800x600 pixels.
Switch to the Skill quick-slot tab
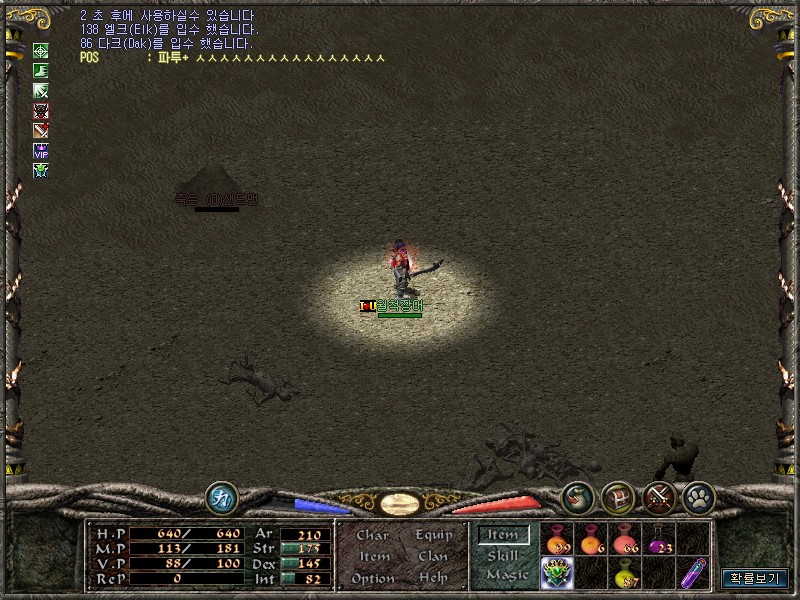[x=502, y=555]
